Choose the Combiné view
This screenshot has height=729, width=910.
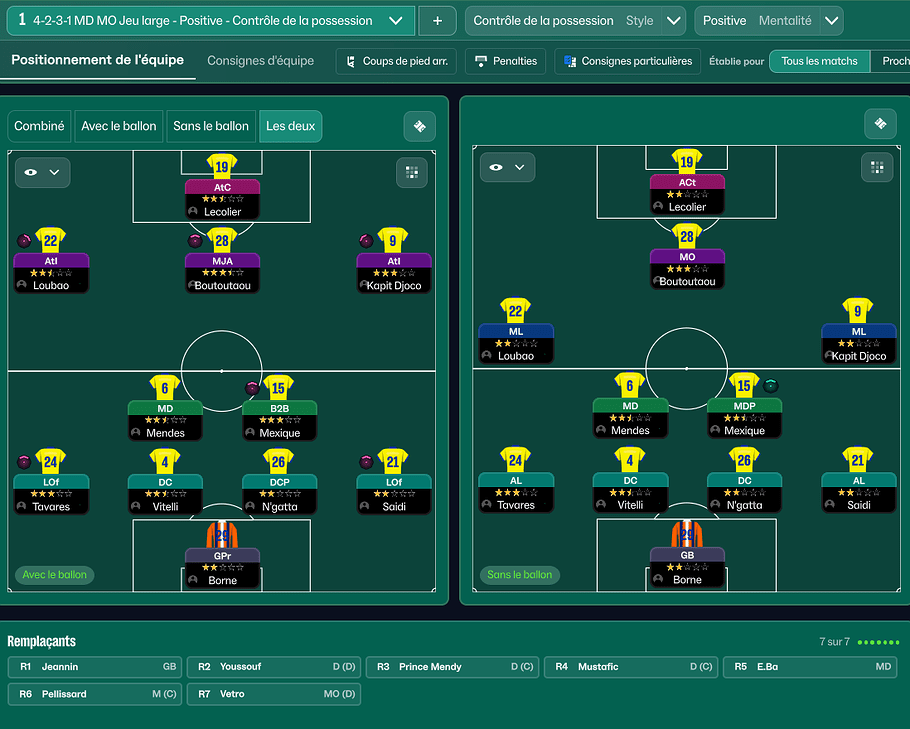coord(39,126)
